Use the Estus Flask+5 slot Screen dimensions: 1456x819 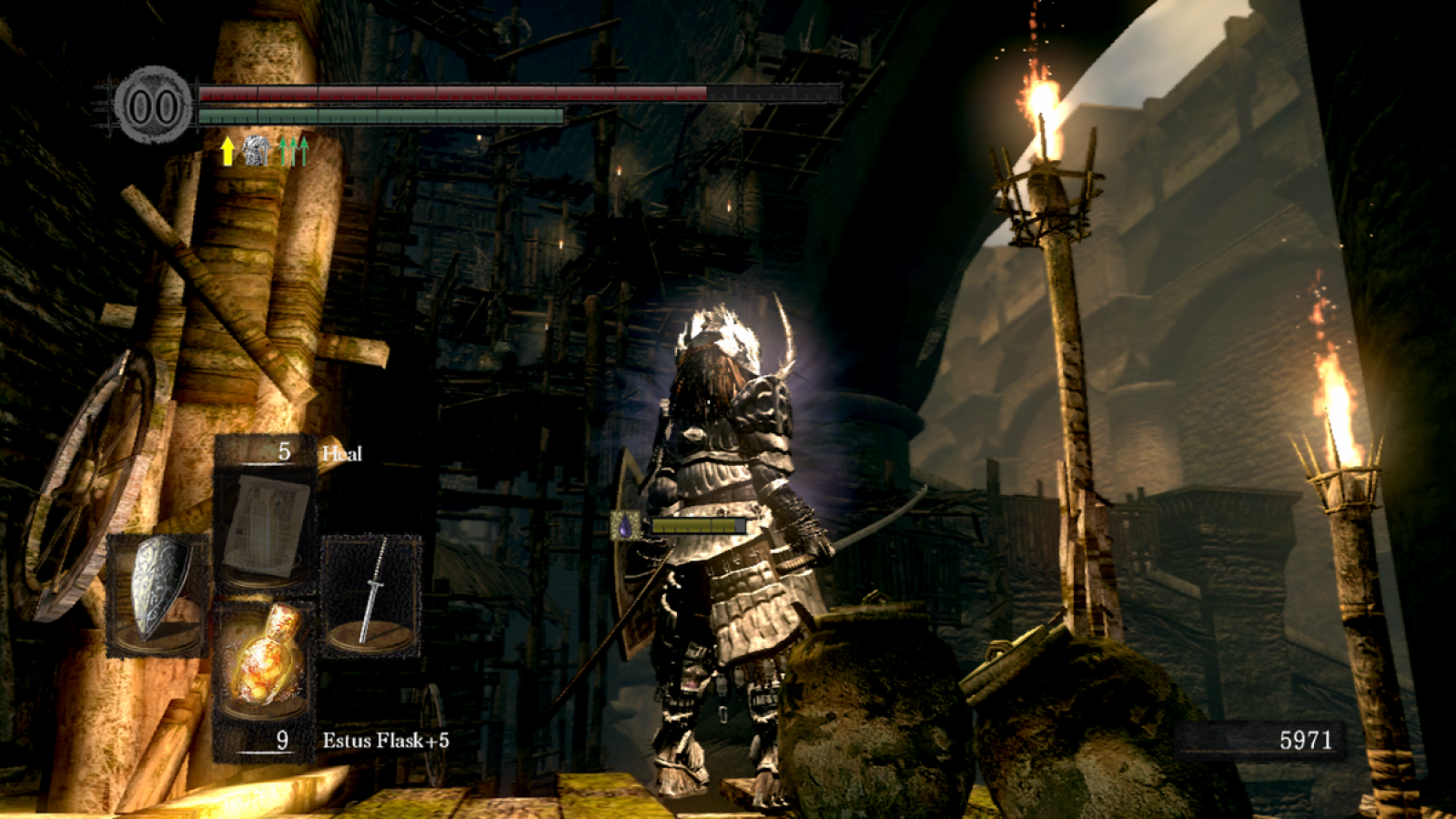(265, 662)
